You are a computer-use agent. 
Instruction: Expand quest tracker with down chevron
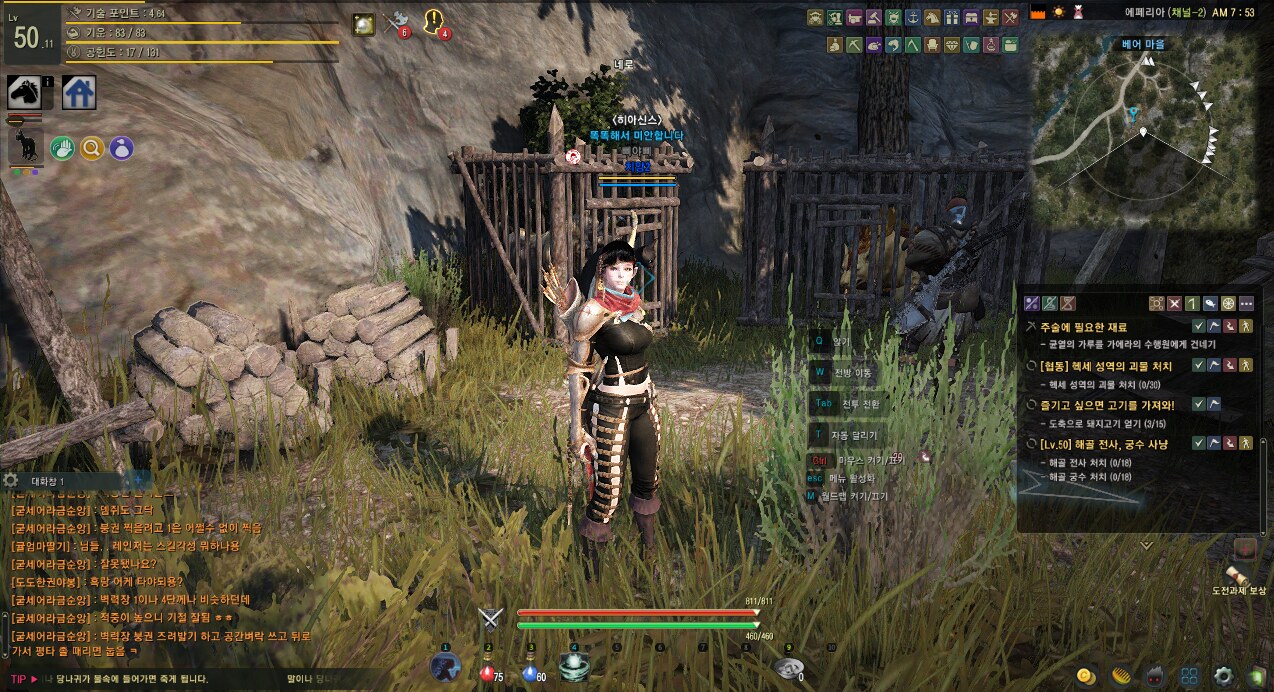[1146, 545]
